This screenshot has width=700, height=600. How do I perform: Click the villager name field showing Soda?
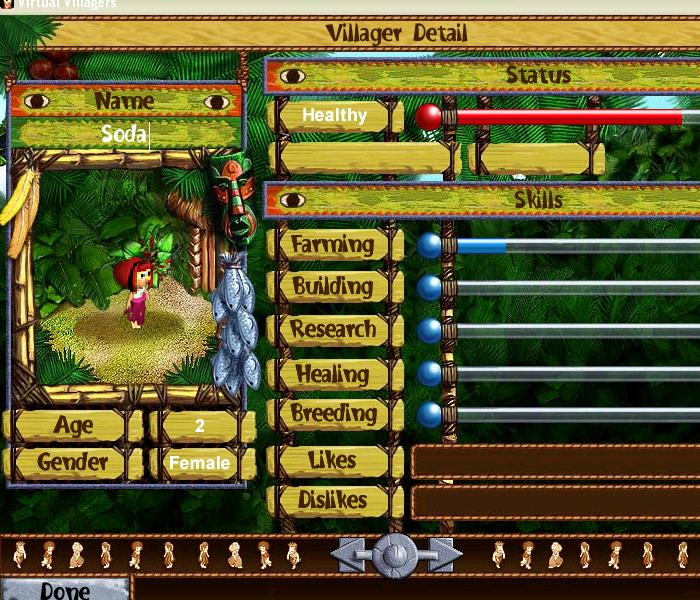point(125,134)
